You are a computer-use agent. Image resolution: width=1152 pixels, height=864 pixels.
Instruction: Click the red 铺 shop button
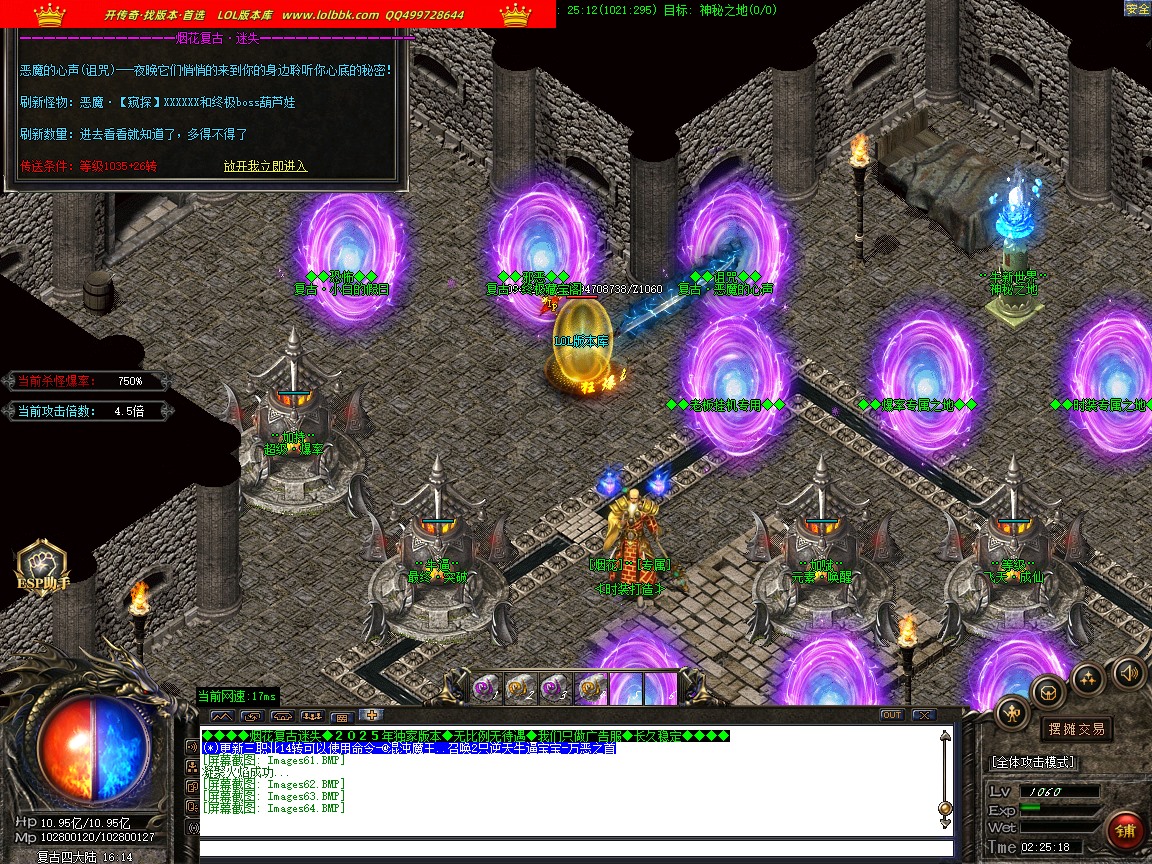[x=1125, y=831]
